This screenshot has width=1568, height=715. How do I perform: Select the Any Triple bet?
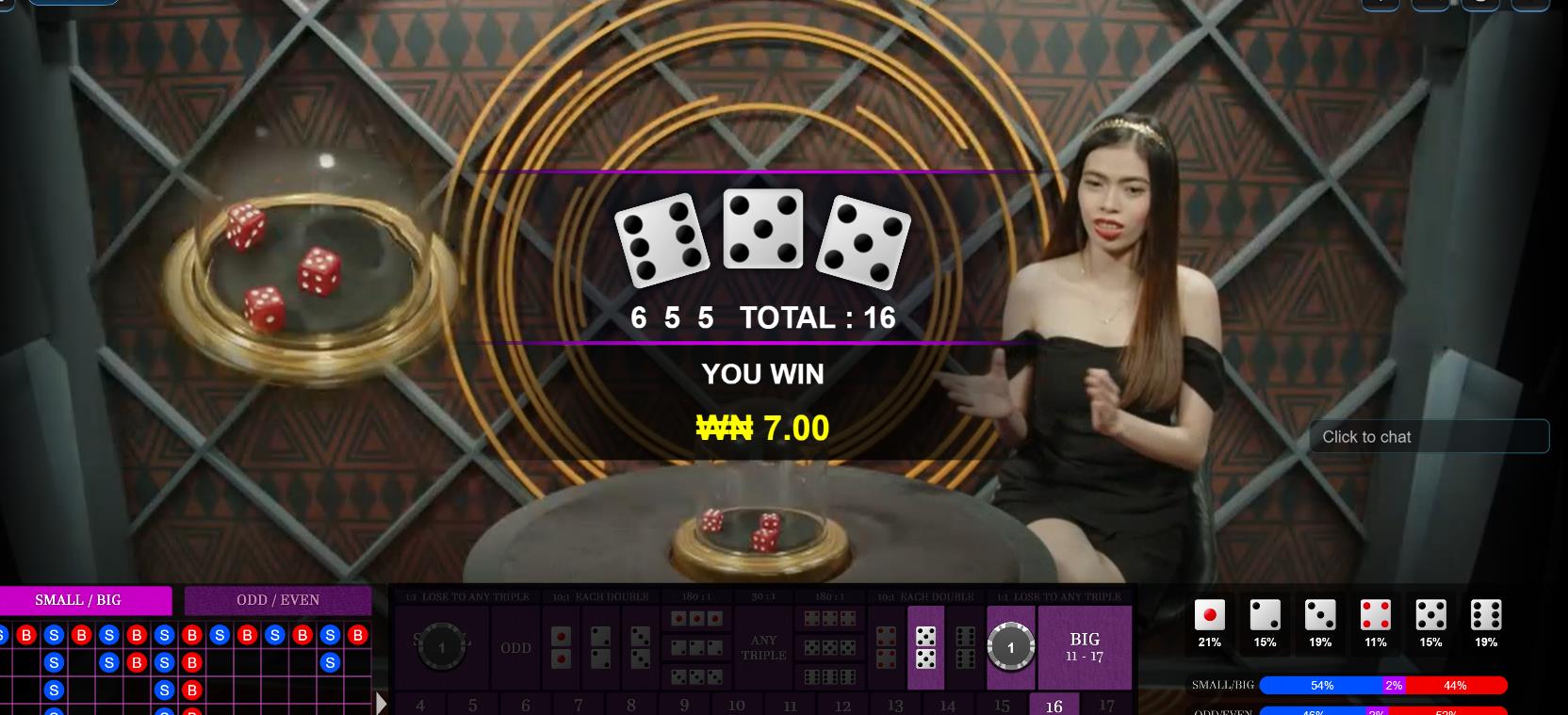[763, 648]
